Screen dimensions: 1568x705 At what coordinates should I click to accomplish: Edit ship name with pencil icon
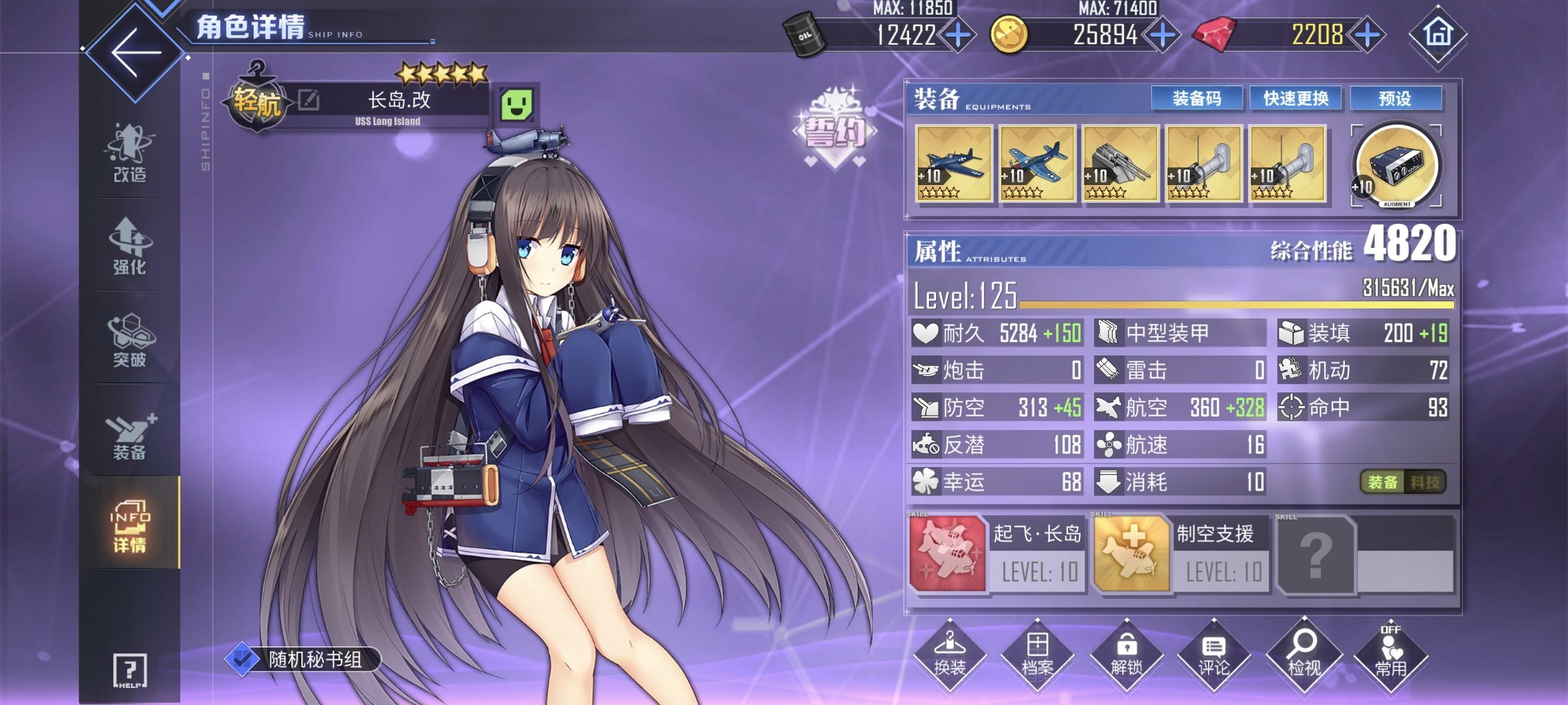(309, 99)
